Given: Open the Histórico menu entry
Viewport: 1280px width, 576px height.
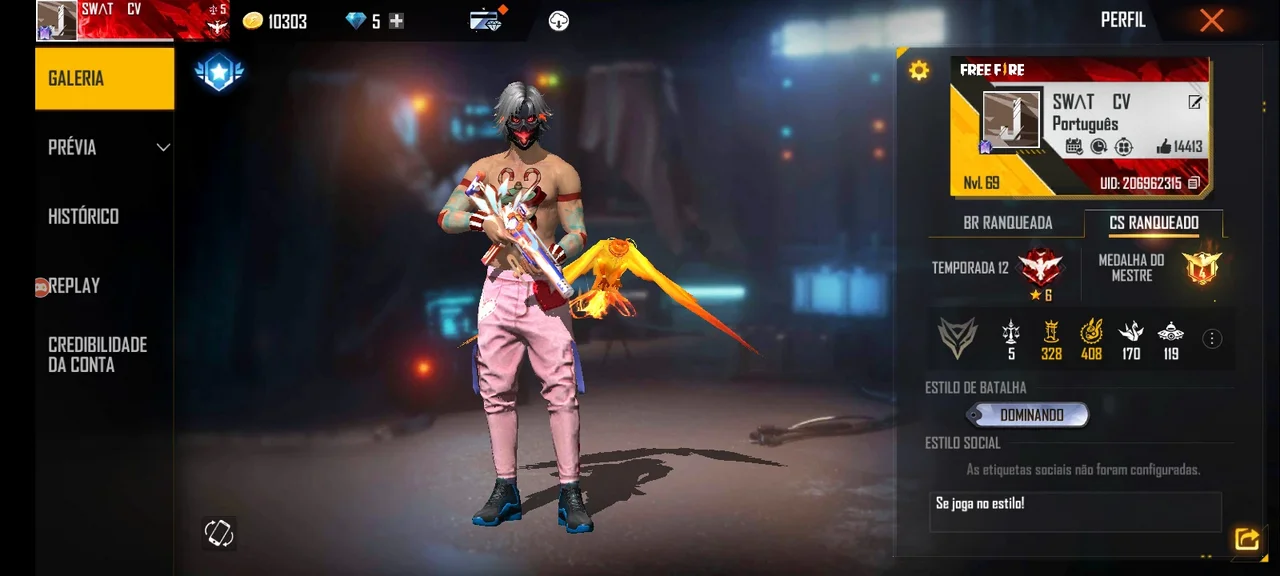Looking at the screenshot, I should click(84, 216).
